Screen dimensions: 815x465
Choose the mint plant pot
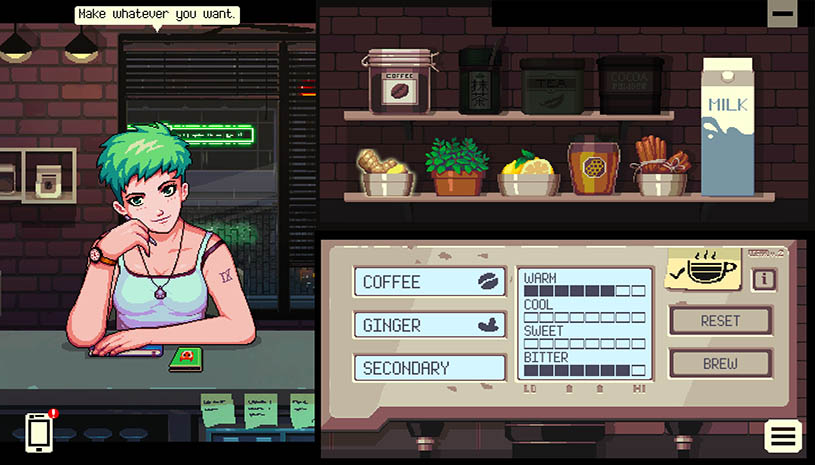coord(456,168)
